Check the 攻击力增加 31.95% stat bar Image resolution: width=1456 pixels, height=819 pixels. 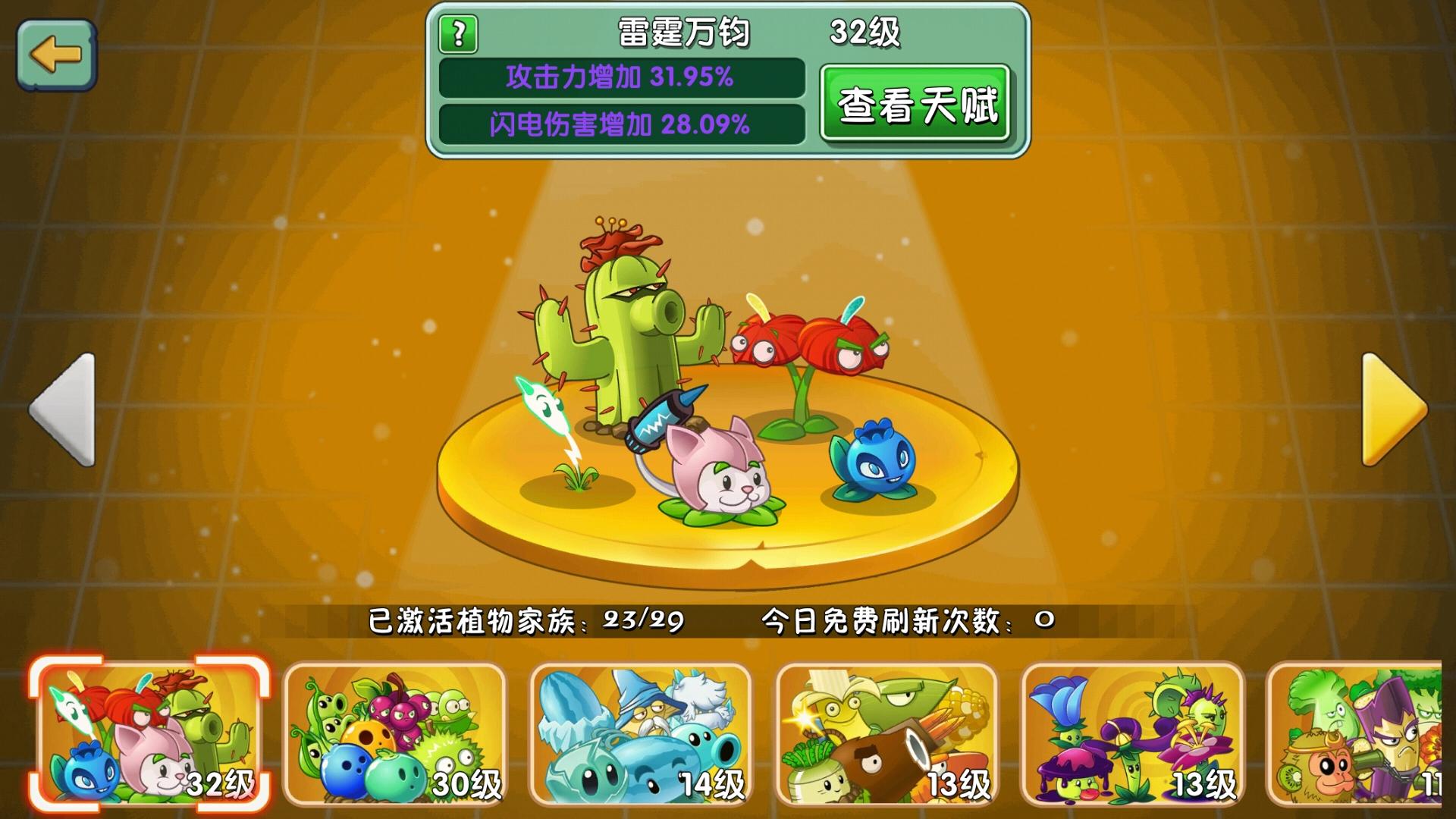(620, 79)
